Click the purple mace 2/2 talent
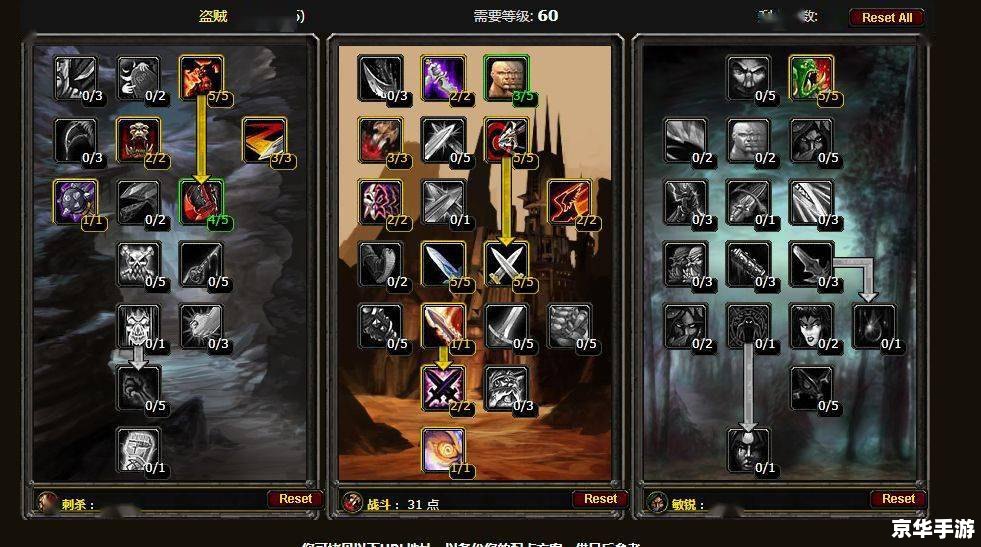Screen dimensions: 981x547 tap(443, 78)
